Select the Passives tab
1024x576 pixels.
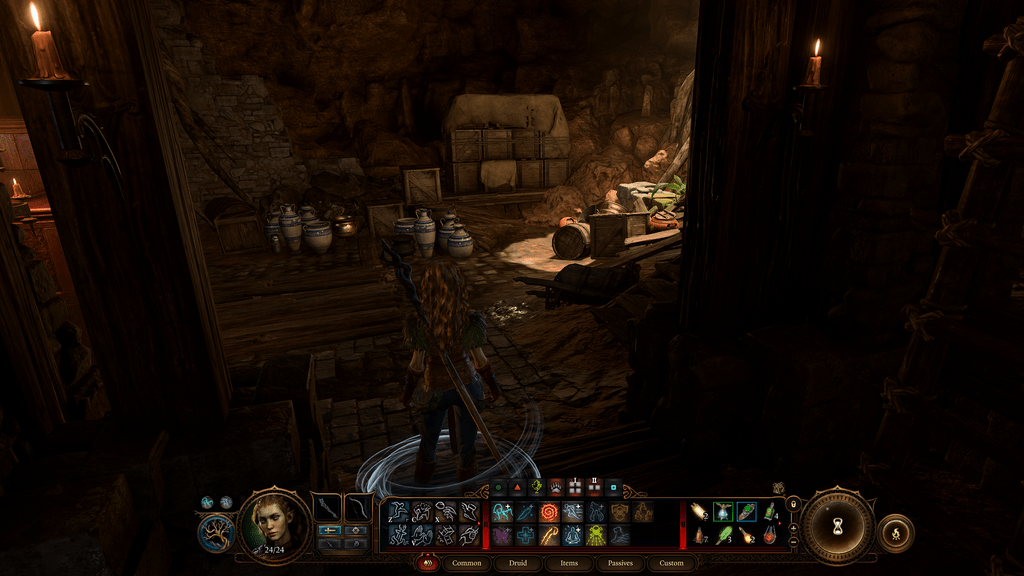620,563
